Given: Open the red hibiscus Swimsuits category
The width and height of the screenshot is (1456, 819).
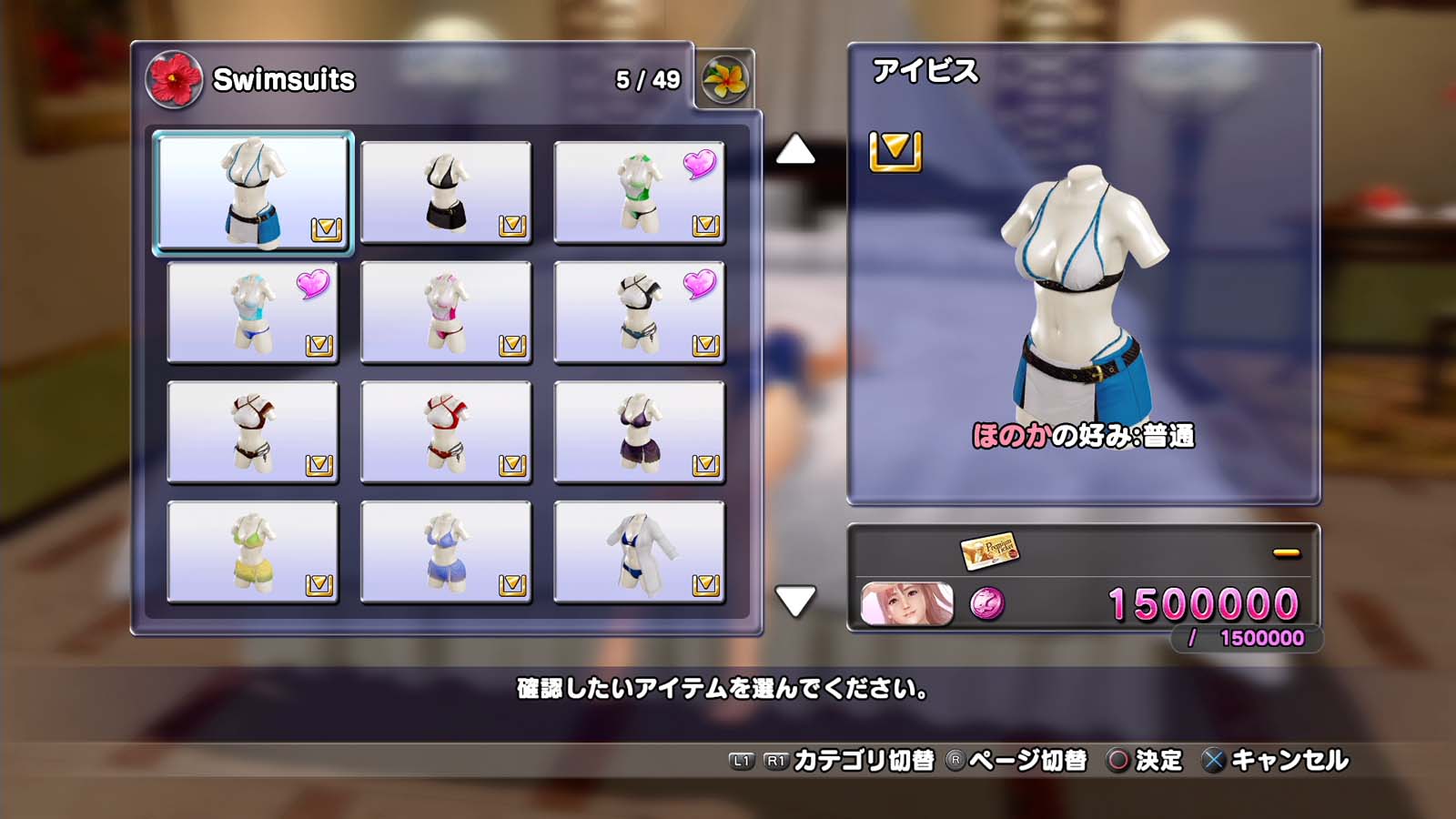Looking at the screenshot, I should (174, 79).
